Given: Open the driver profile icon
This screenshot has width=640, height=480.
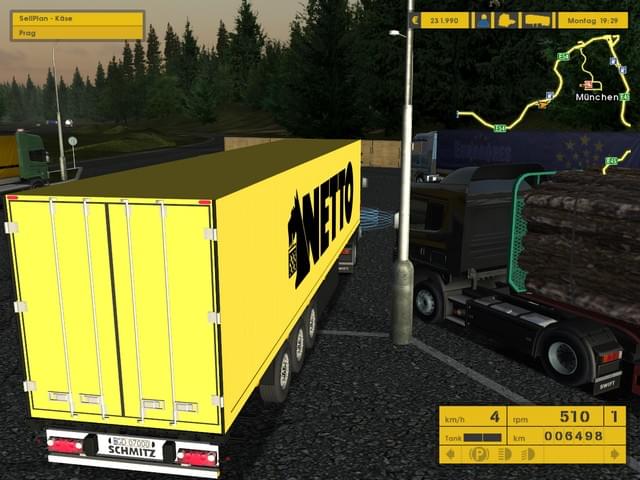Looking at the screenshot, I should point(484,20).
